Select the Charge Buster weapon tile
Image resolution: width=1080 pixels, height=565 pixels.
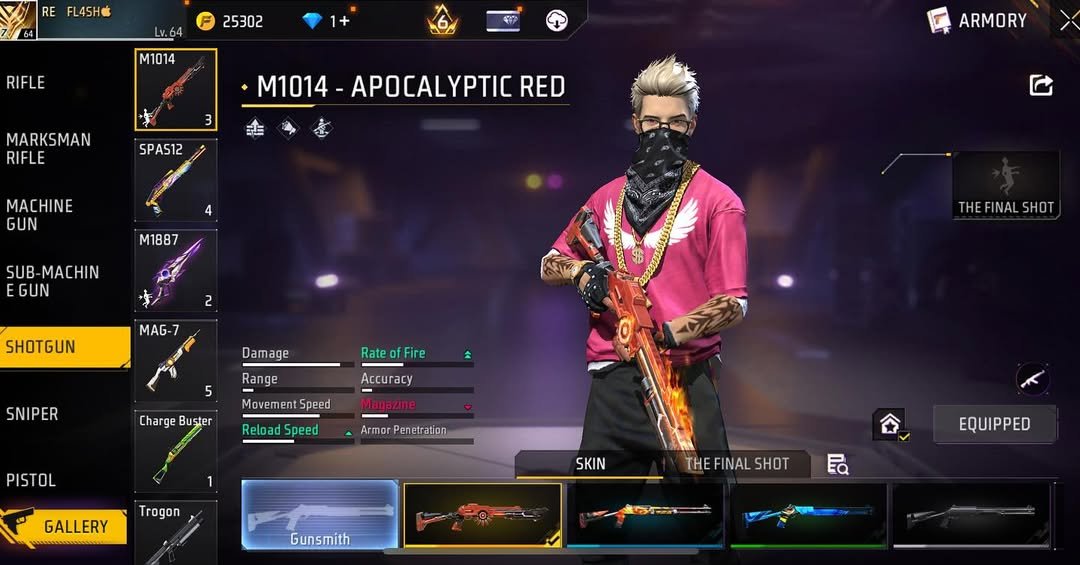coord(176,450)
